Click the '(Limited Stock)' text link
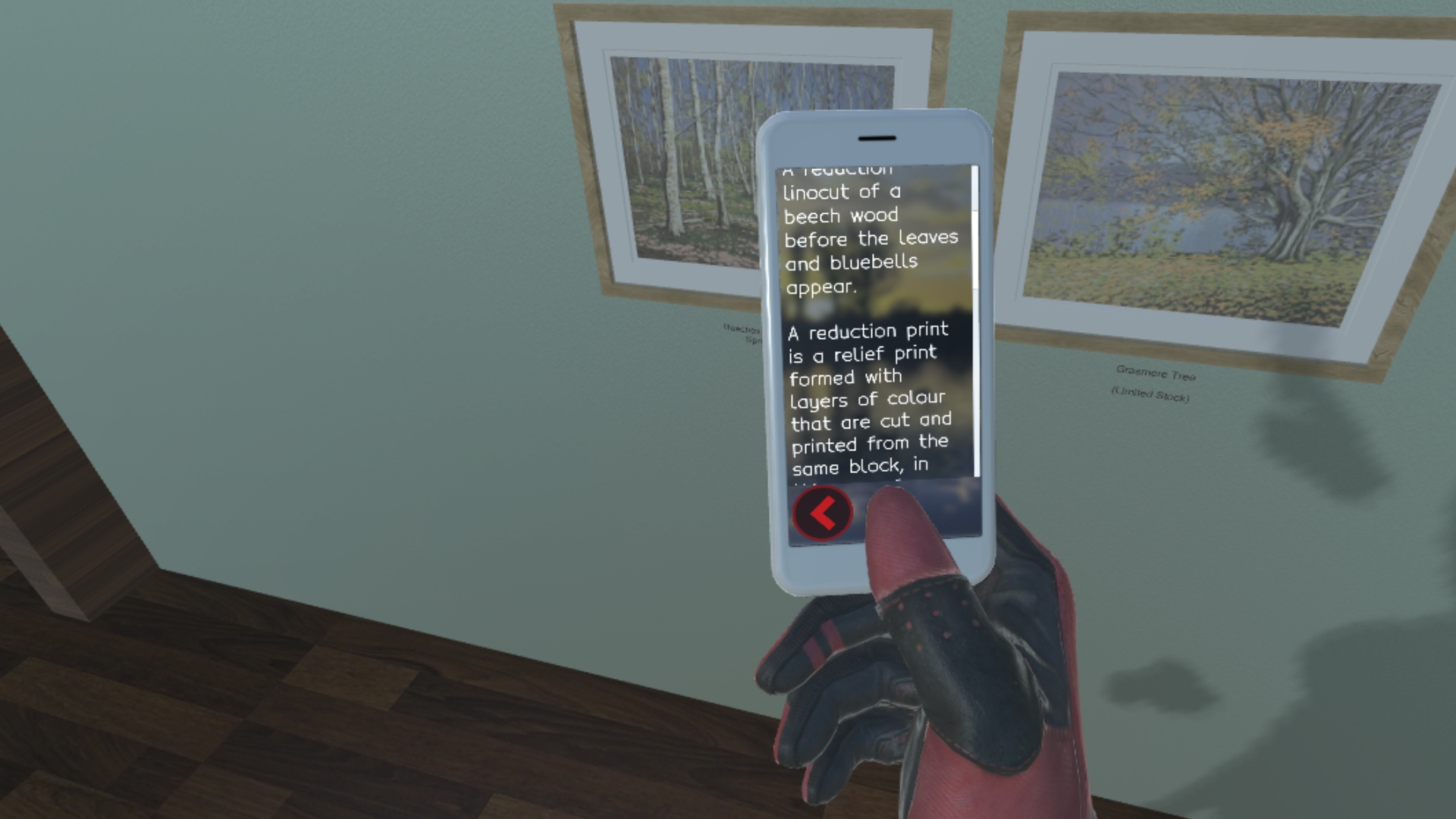Image resolution: width=1456 pixels, height=819 pixels. [x=1152, y=394]
